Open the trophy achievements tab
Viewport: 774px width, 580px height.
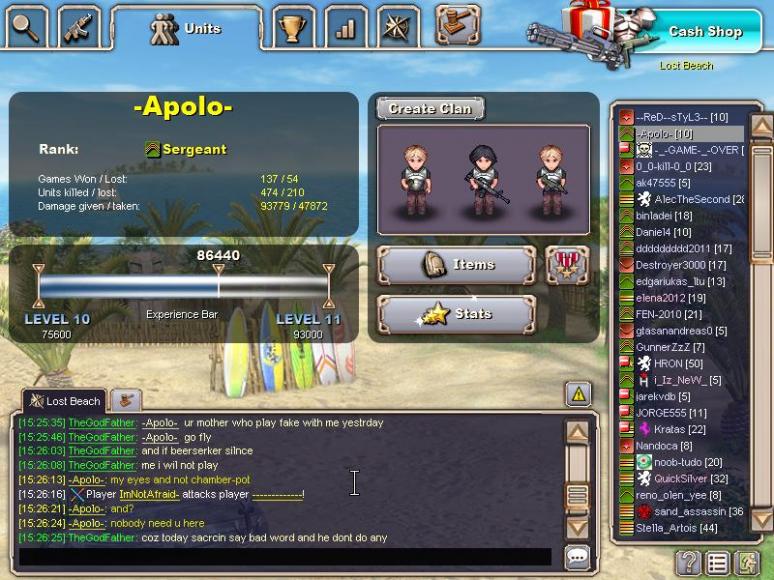pos(294,28)
